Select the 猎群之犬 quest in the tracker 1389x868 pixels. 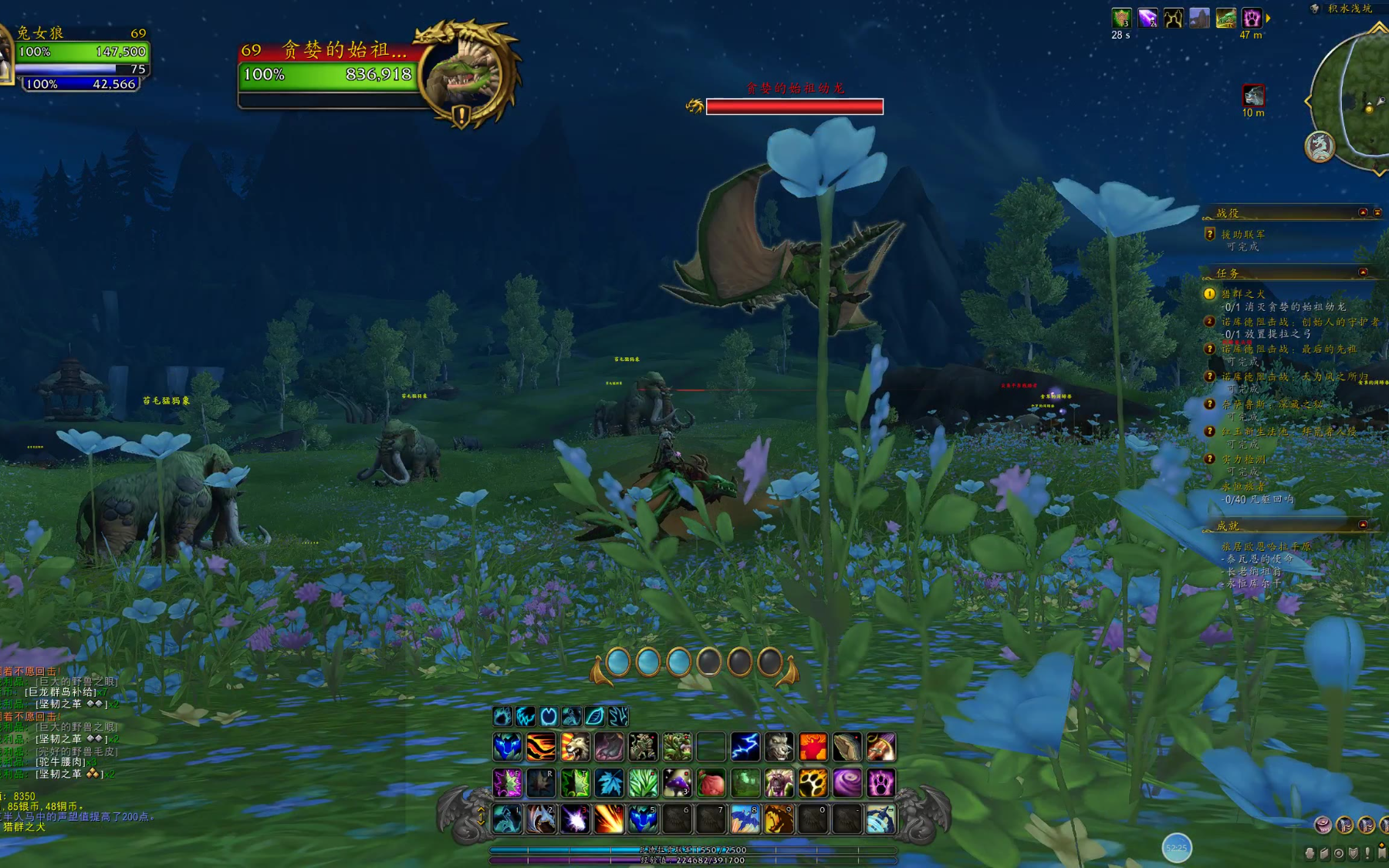point(1243,294)
